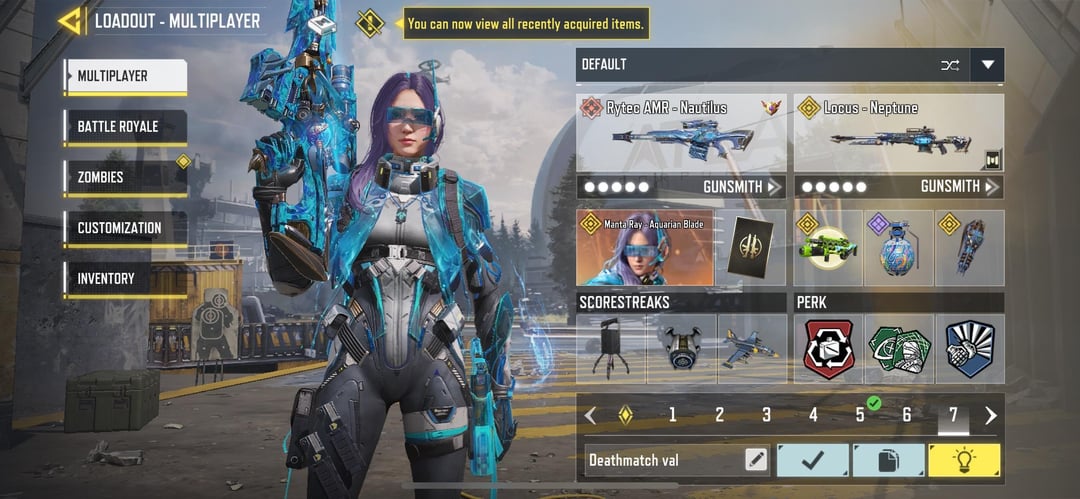Image resolution: width=1080 pixels, height=499 pixels.
Task: Select the Manta Ray - Aquarian Blade operator
Action: pos(645,248)
